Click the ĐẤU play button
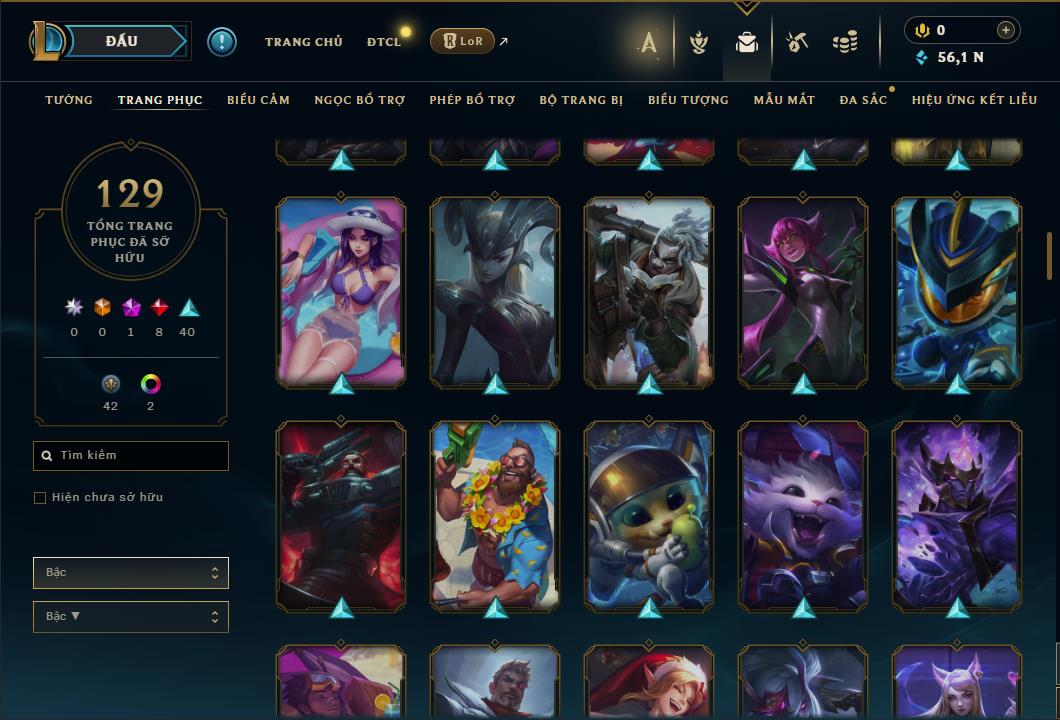 122,41
